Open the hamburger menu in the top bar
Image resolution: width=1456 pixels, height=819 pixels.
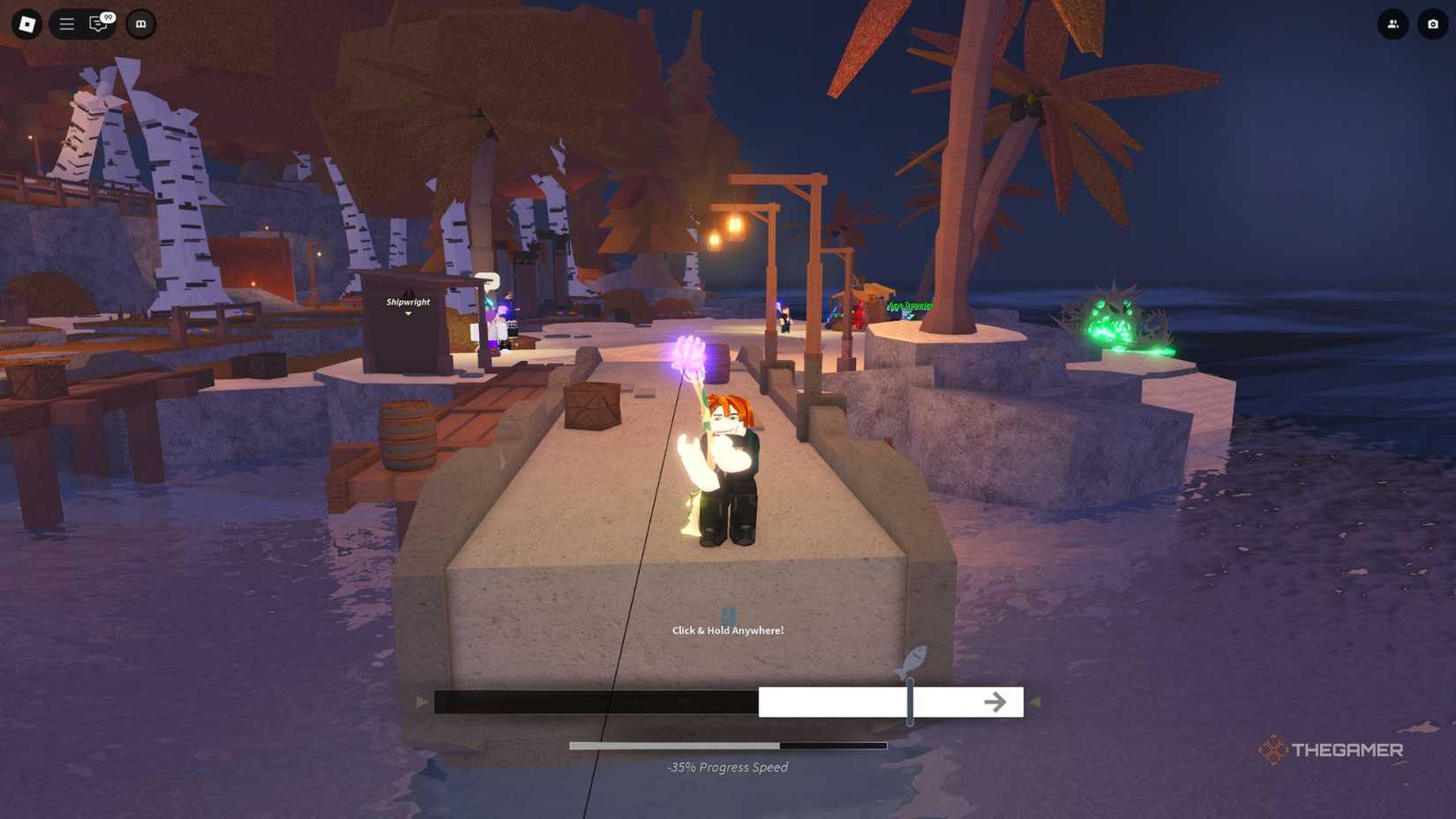[65, 24]
